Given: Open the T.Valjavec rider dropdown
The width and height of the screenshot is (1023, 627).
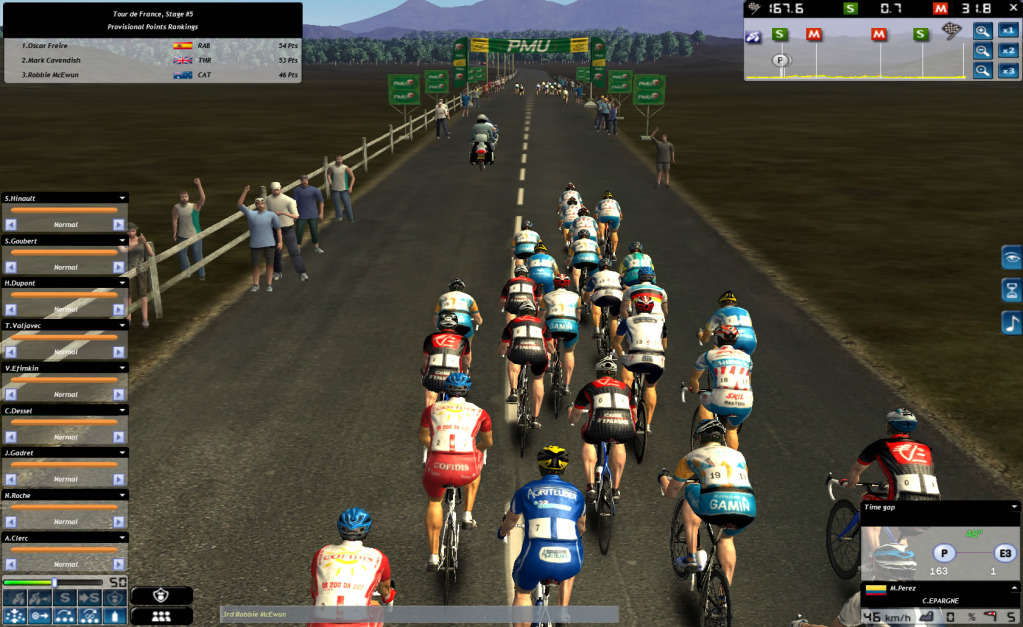Looking at the screenshot, I should [x=122, y=326].
